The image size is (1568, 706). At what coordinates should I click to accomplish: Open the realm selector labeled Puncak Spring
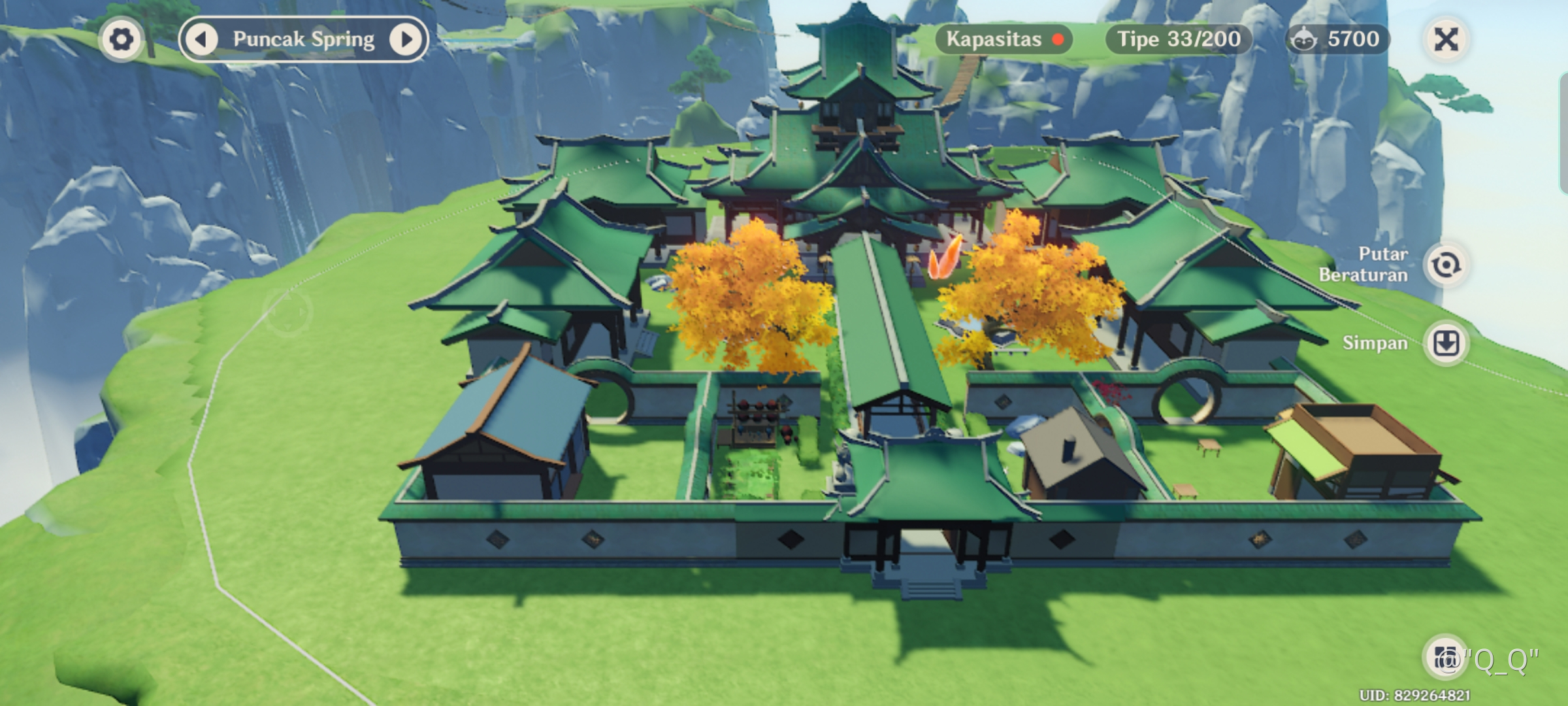pos(304,39)
